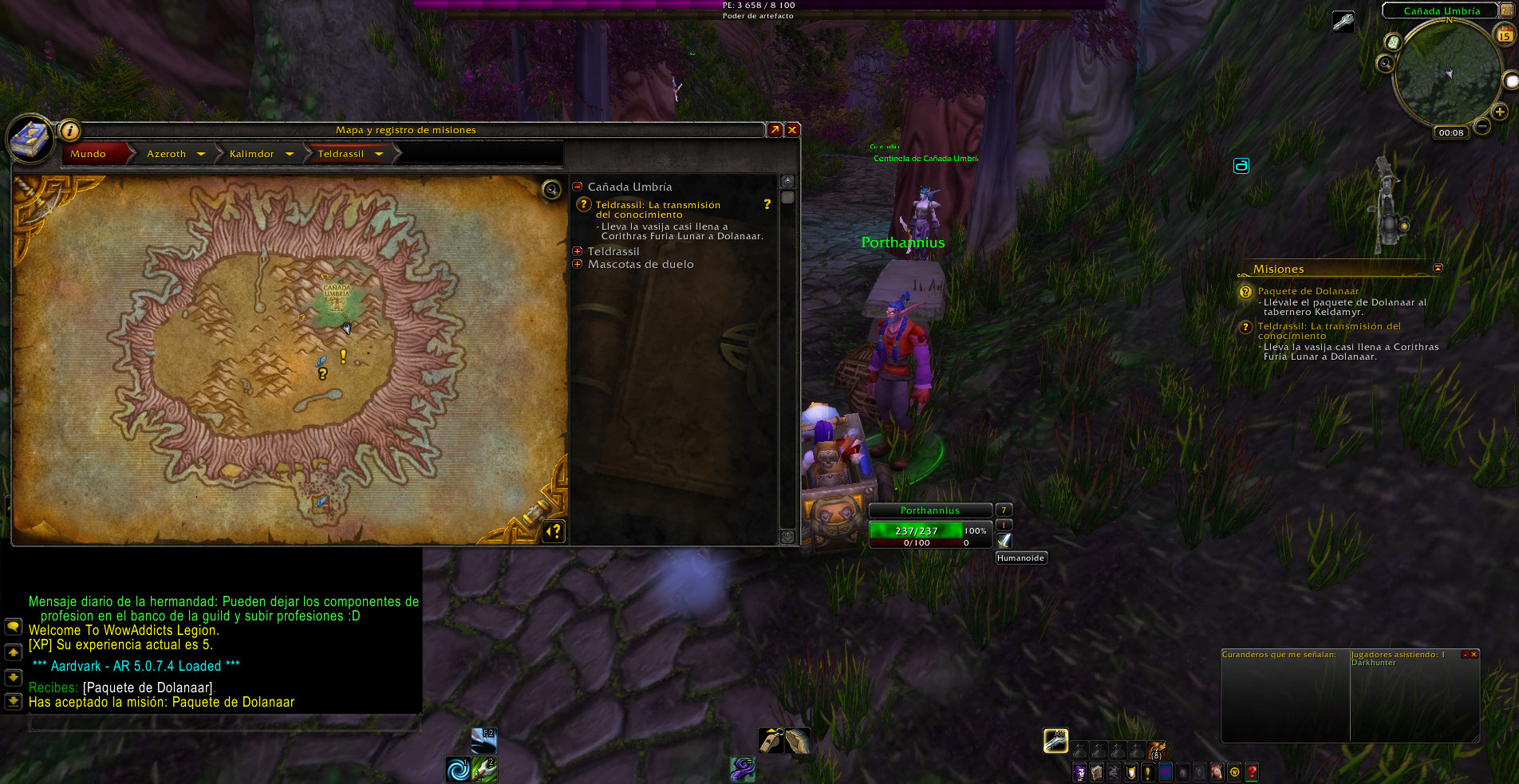Select Paquete de Dolanaar in the quest tracker
This screenshot has width=1519, height=784.
coord(1308,291)
